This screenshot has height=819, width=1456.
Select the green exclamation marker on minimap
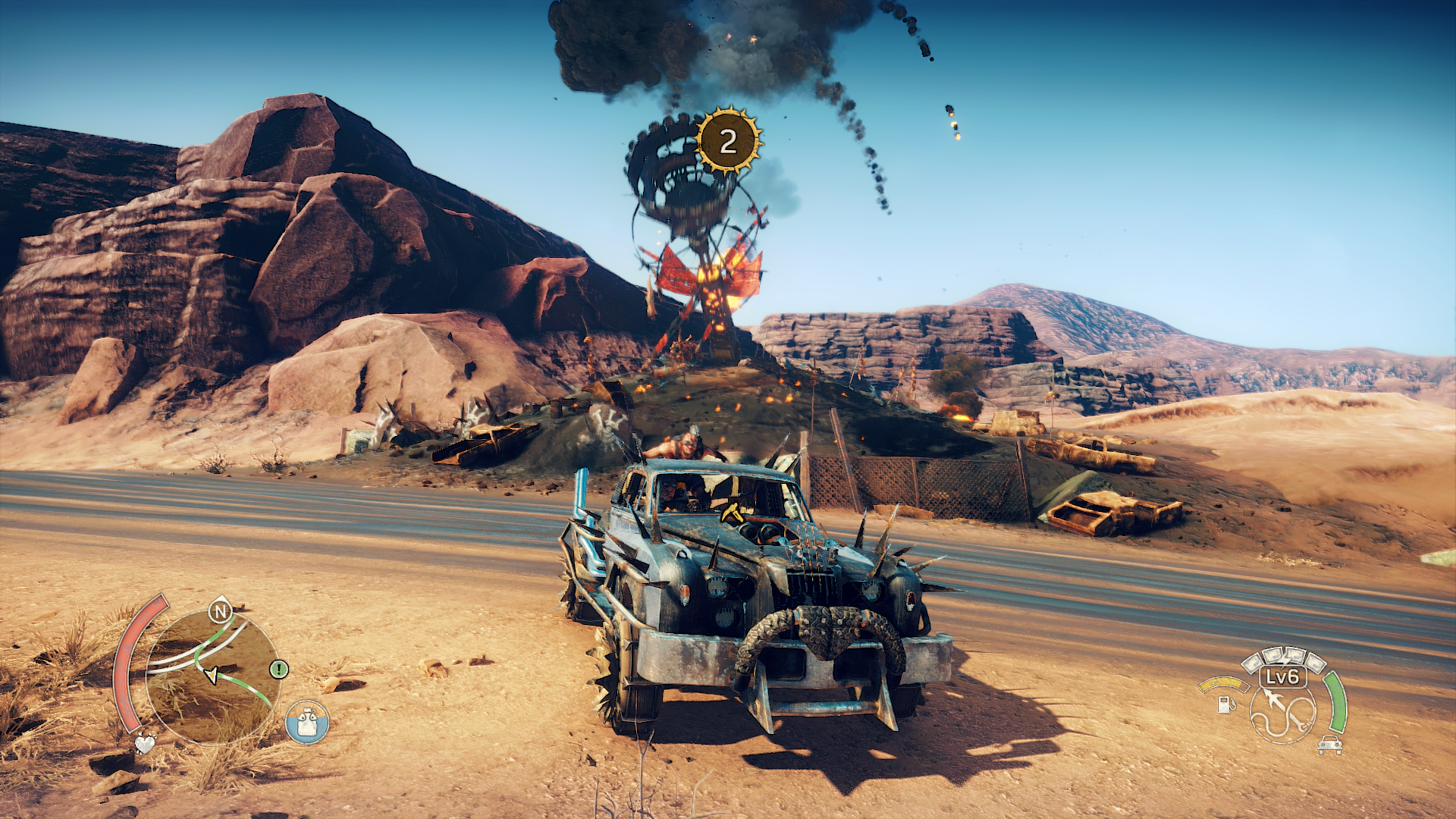279,669
